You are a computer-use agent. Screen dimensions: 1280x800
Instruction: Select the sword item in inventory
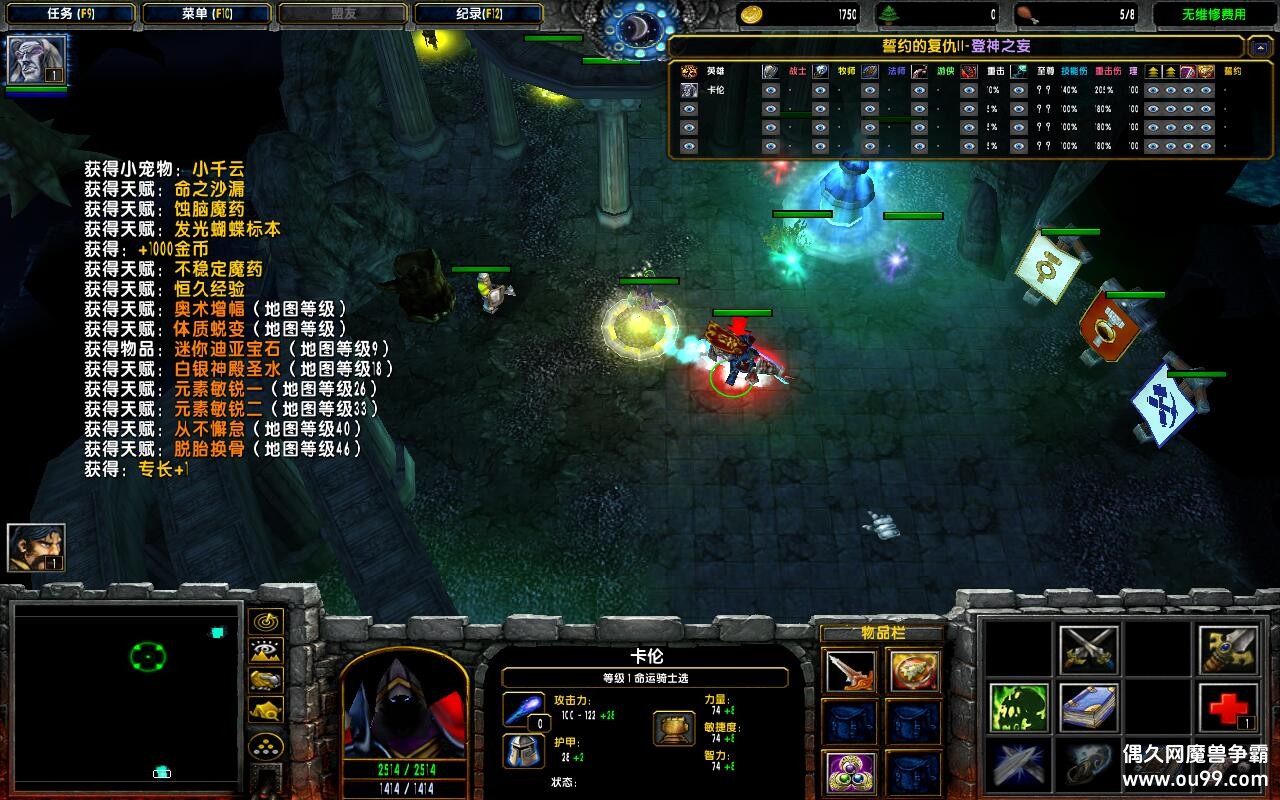tap(851, 671)
